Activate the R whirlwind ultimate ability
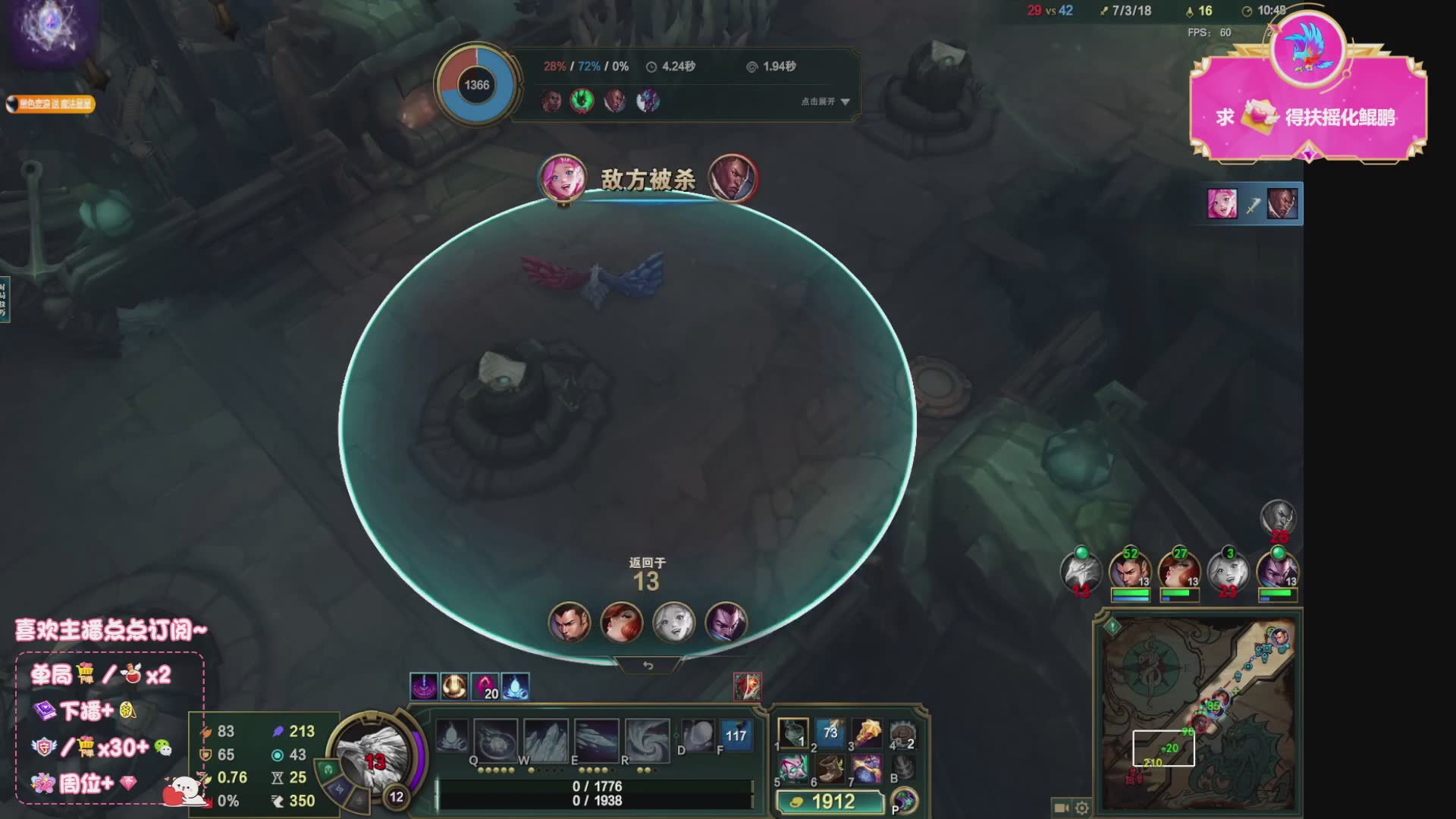1456x819 pixels. coord(647,739)
